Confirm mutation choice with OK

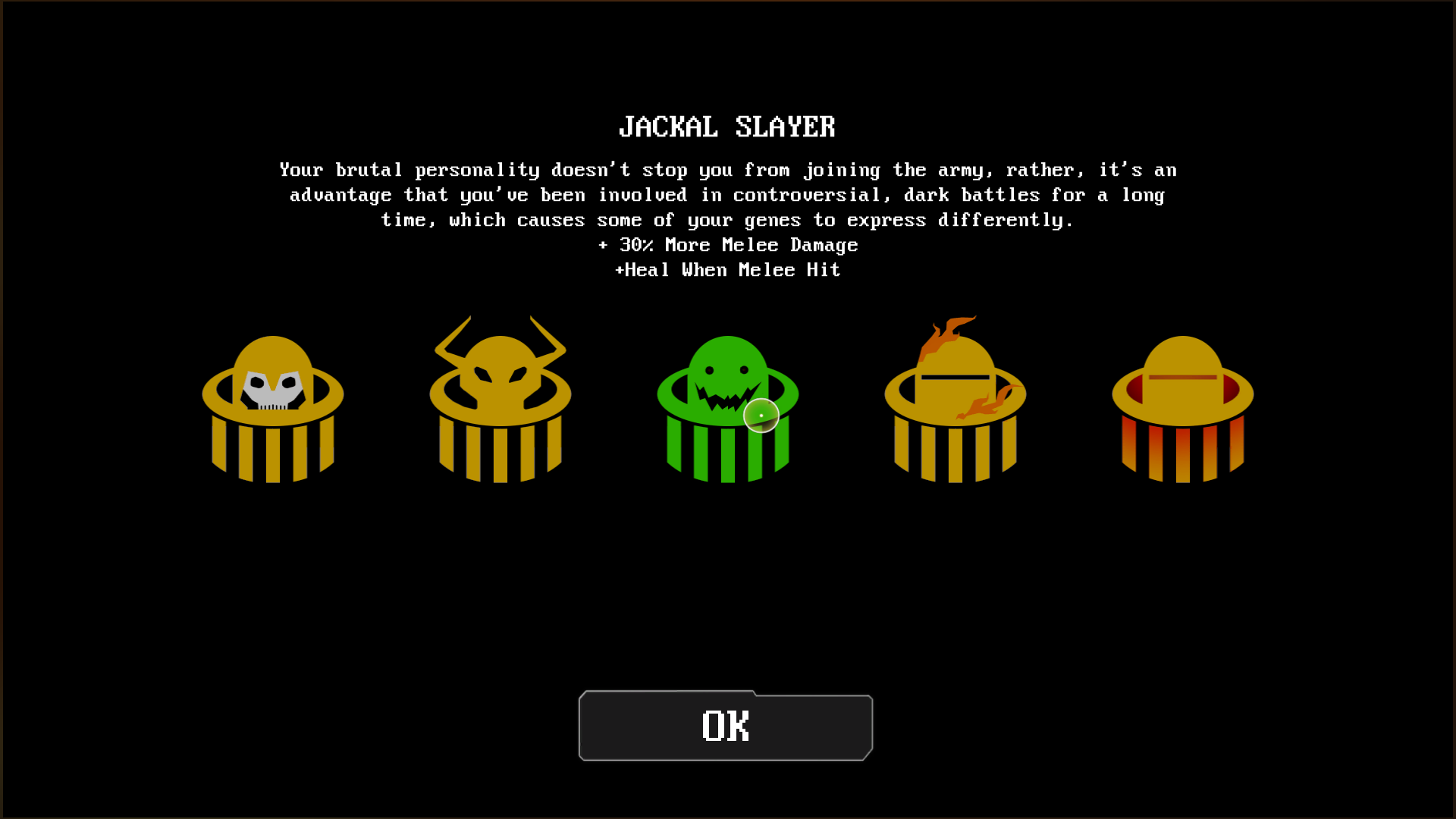coord(725,726)
